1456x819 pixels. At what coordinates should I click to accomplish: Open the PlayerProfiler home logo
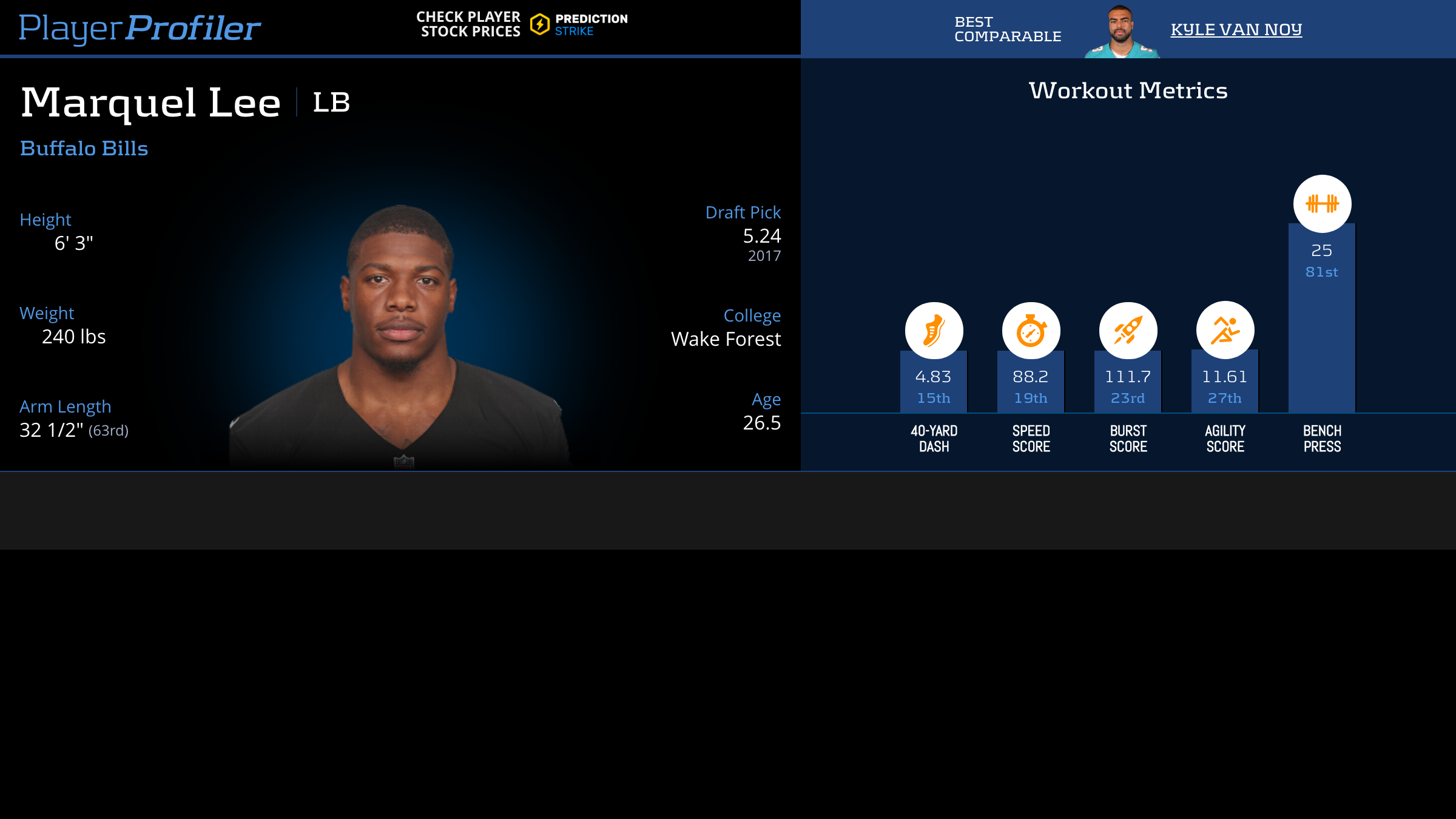pos(140,28)
